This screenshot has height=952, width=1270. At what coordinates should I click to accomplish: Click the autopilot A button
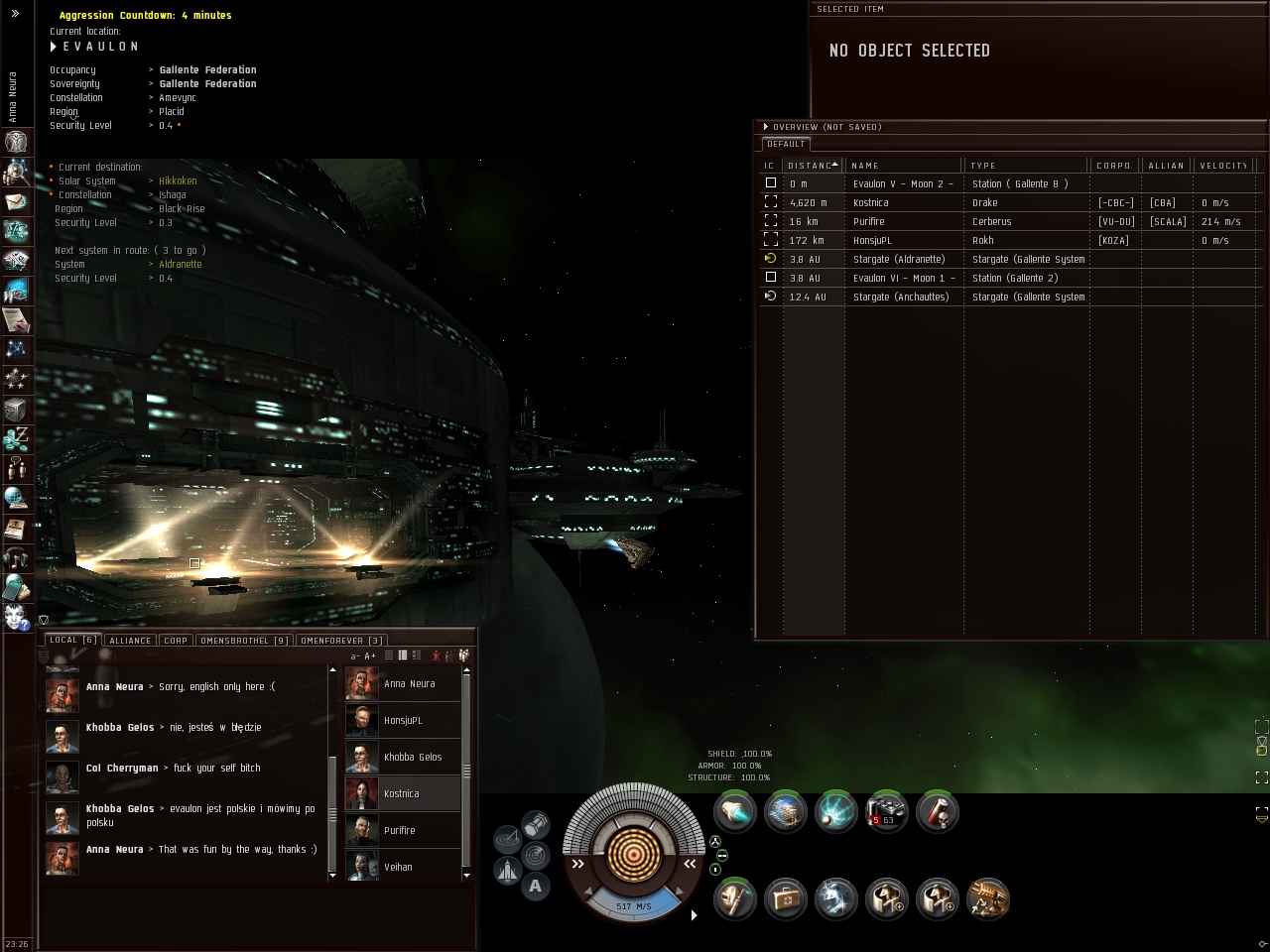(536, 887)
